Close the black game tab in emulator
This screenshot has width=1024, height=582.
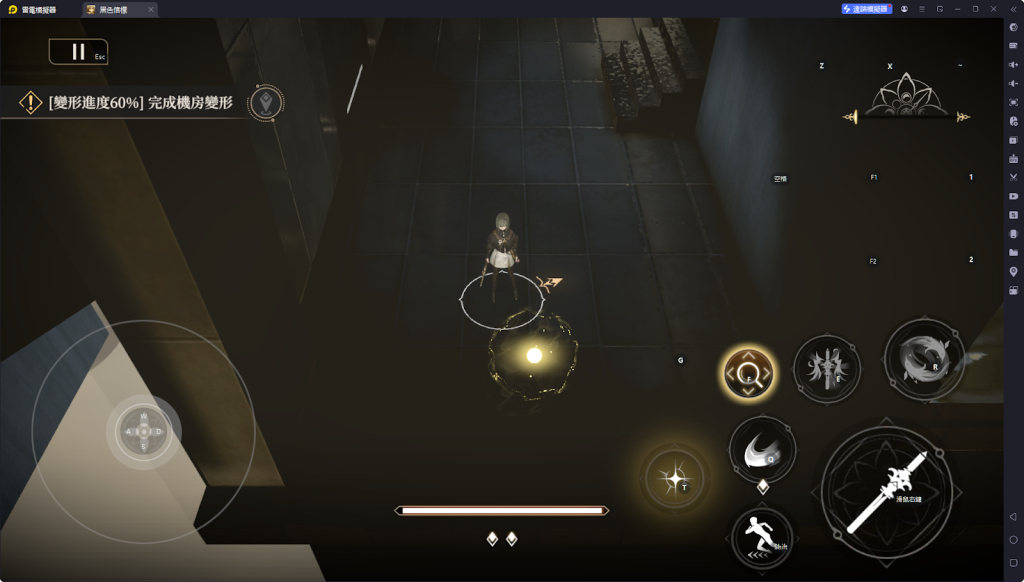(151, 9)
